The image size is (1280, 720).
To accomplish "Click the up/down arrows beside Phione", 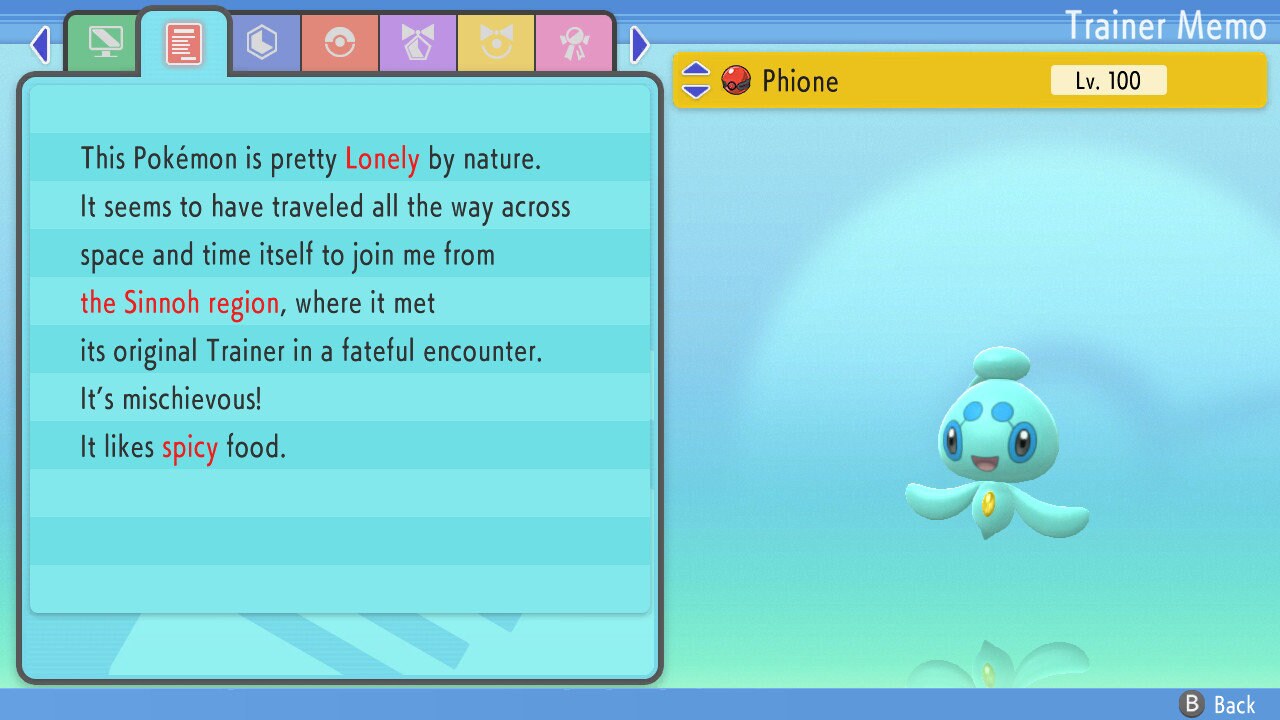I will click(x=696, y=81).
